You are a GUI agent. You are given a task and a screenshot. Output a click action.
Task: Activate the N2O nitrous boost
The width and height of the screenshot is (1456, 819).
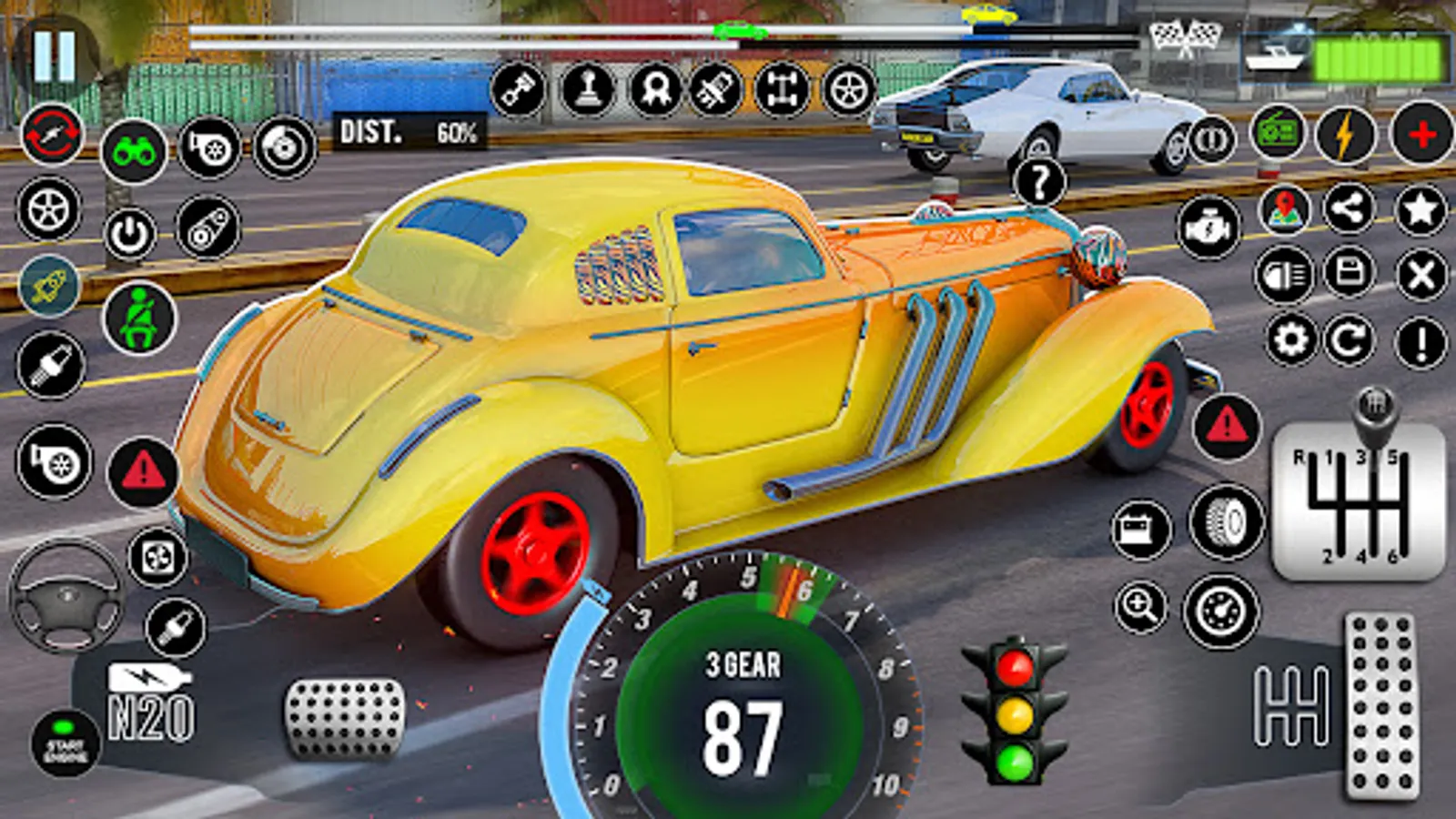point(150,703)
